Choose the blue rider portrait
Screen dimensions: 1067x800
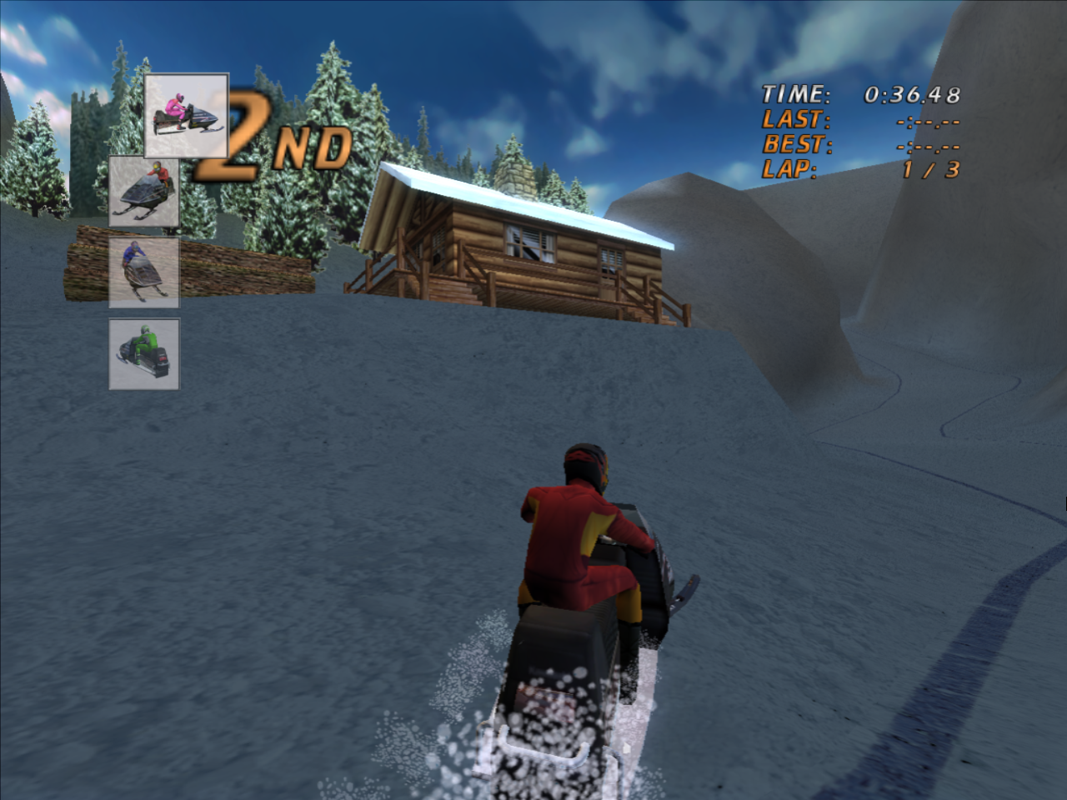point(144,272)
